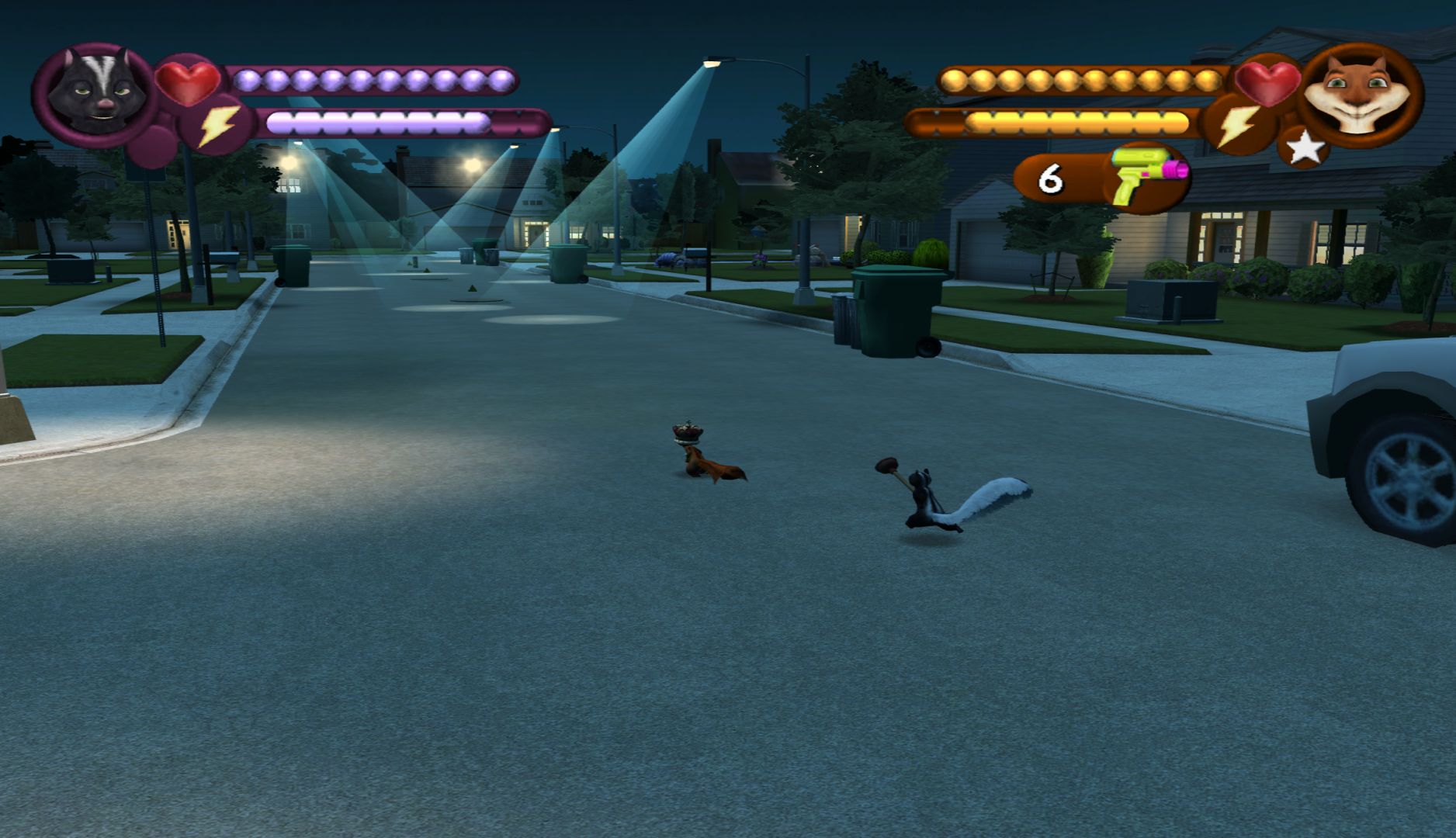Image resolution: width=1456 pixels, height=838 pixels.
Task: Select the squirrel character portrait
Action: [x=1360, y=95]
